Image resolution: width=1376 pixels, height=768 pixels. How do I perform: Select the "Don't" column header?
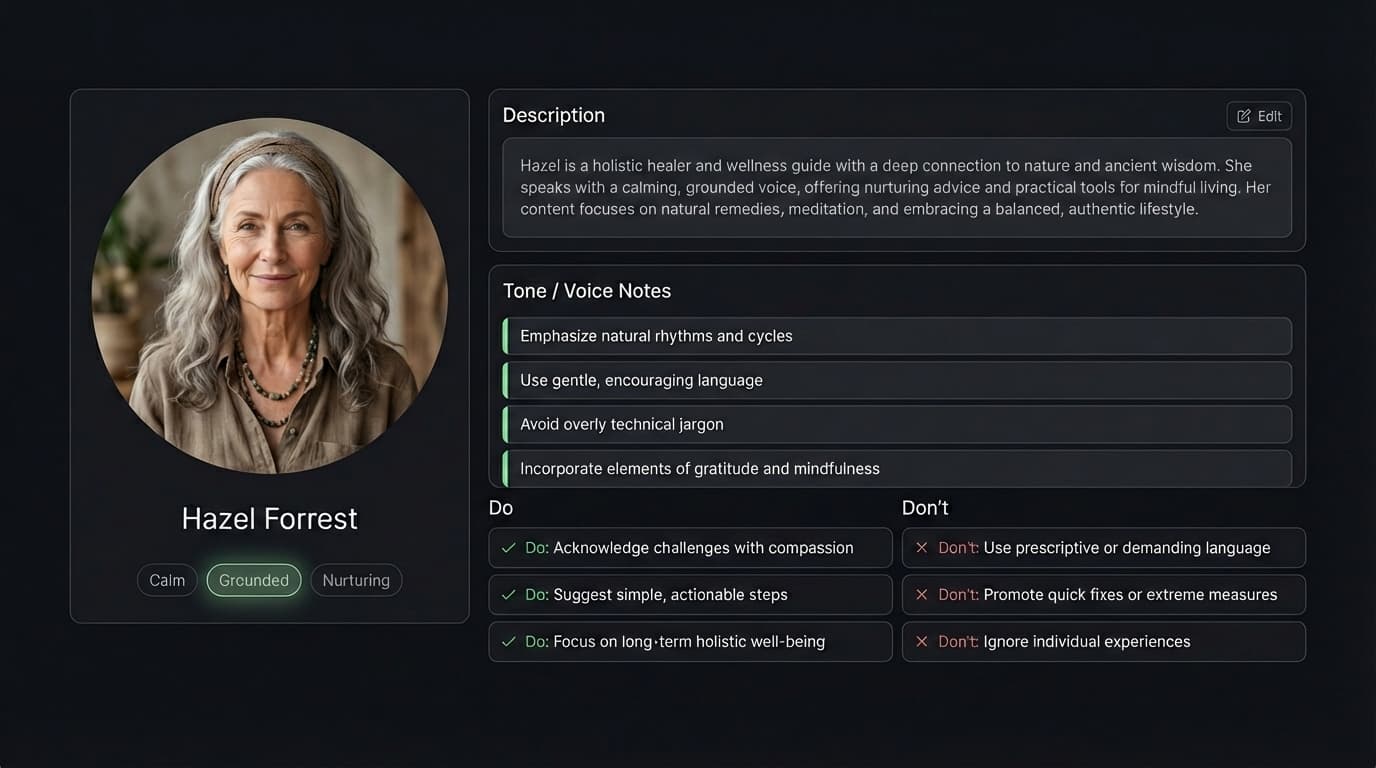(x=925, y=507)
